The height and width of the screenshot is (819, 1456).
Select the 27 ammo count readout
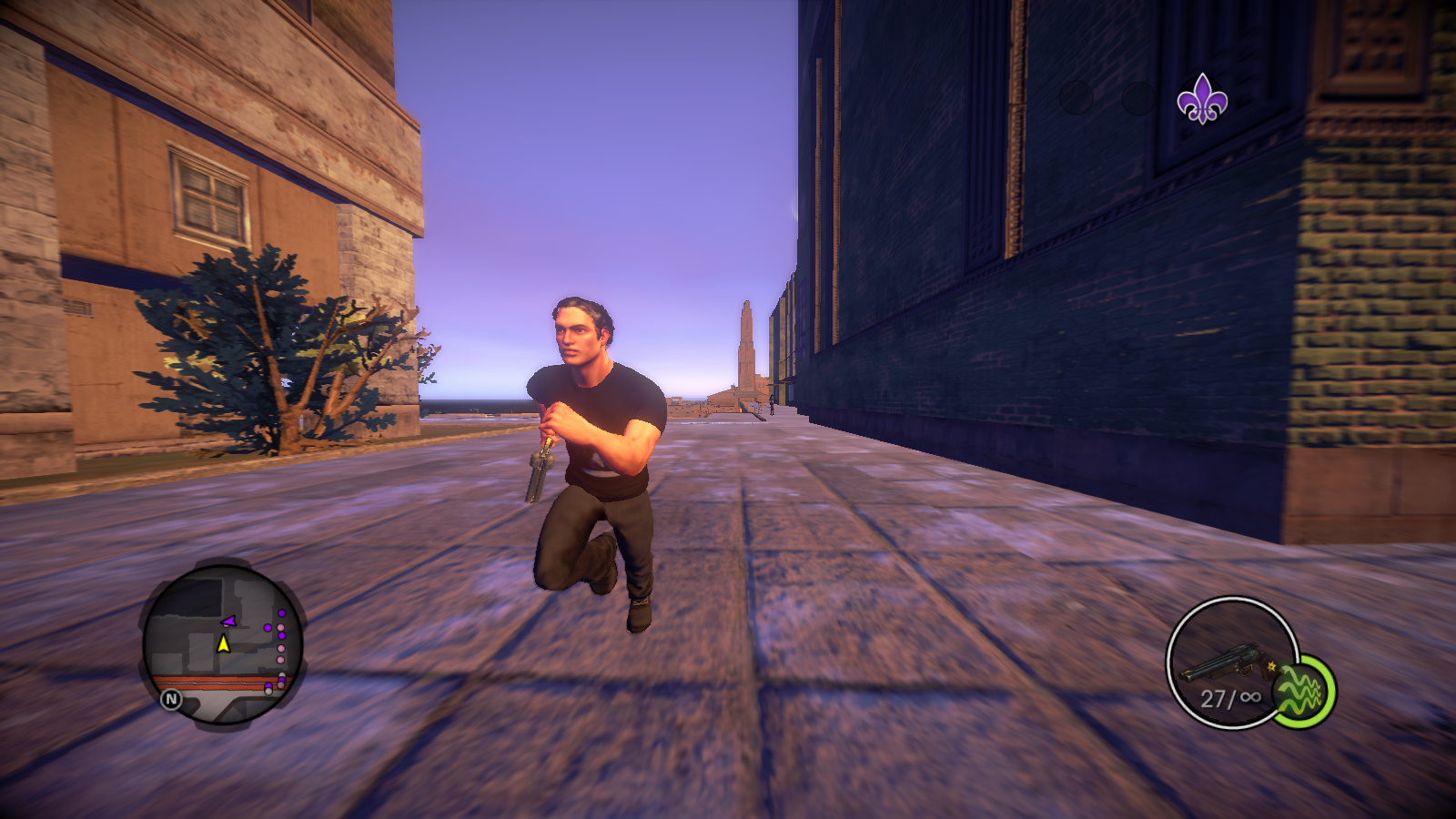(1212, 697)
